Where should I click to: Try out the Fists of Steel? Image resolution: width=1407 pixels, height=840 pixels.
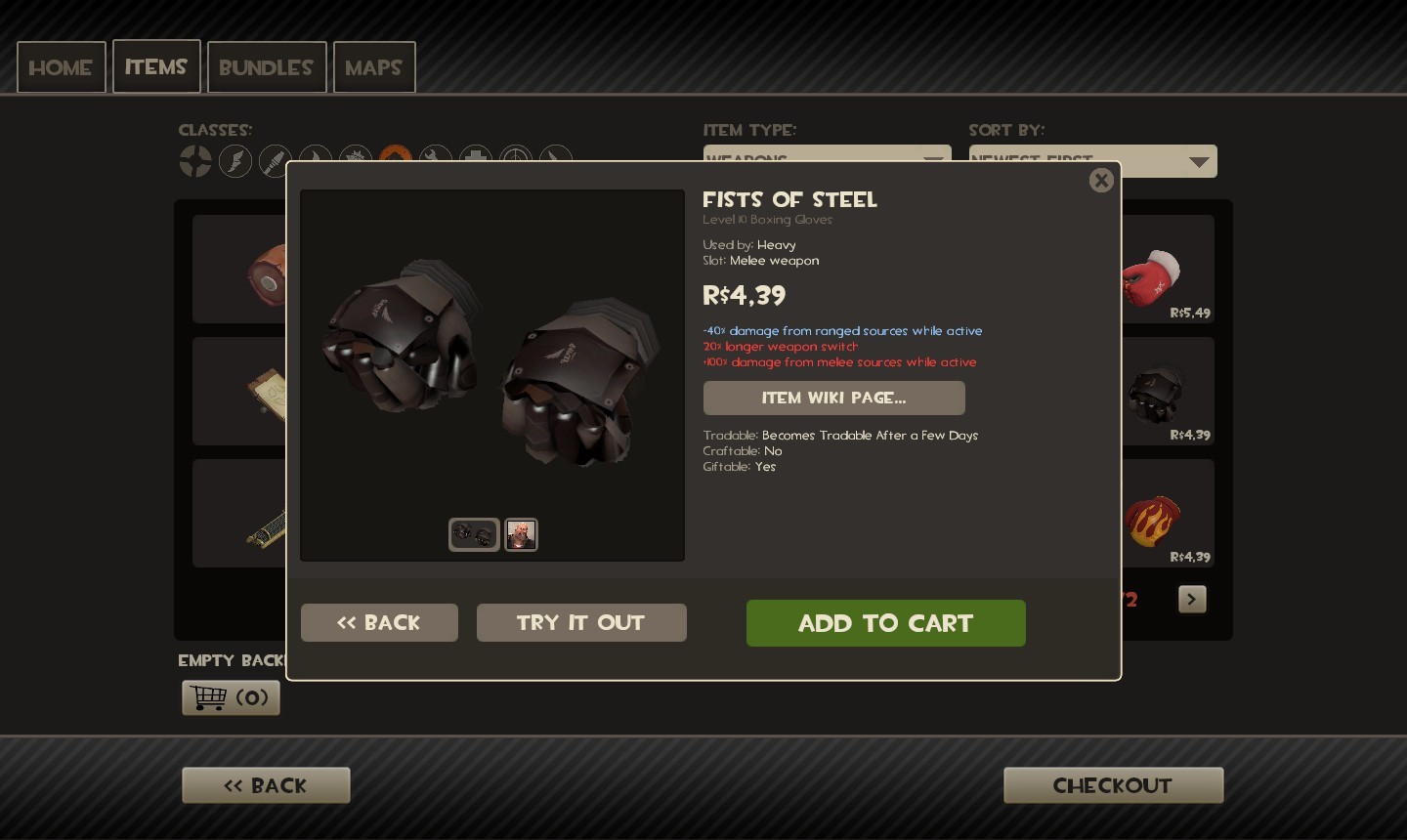click(x=581, y=622)
